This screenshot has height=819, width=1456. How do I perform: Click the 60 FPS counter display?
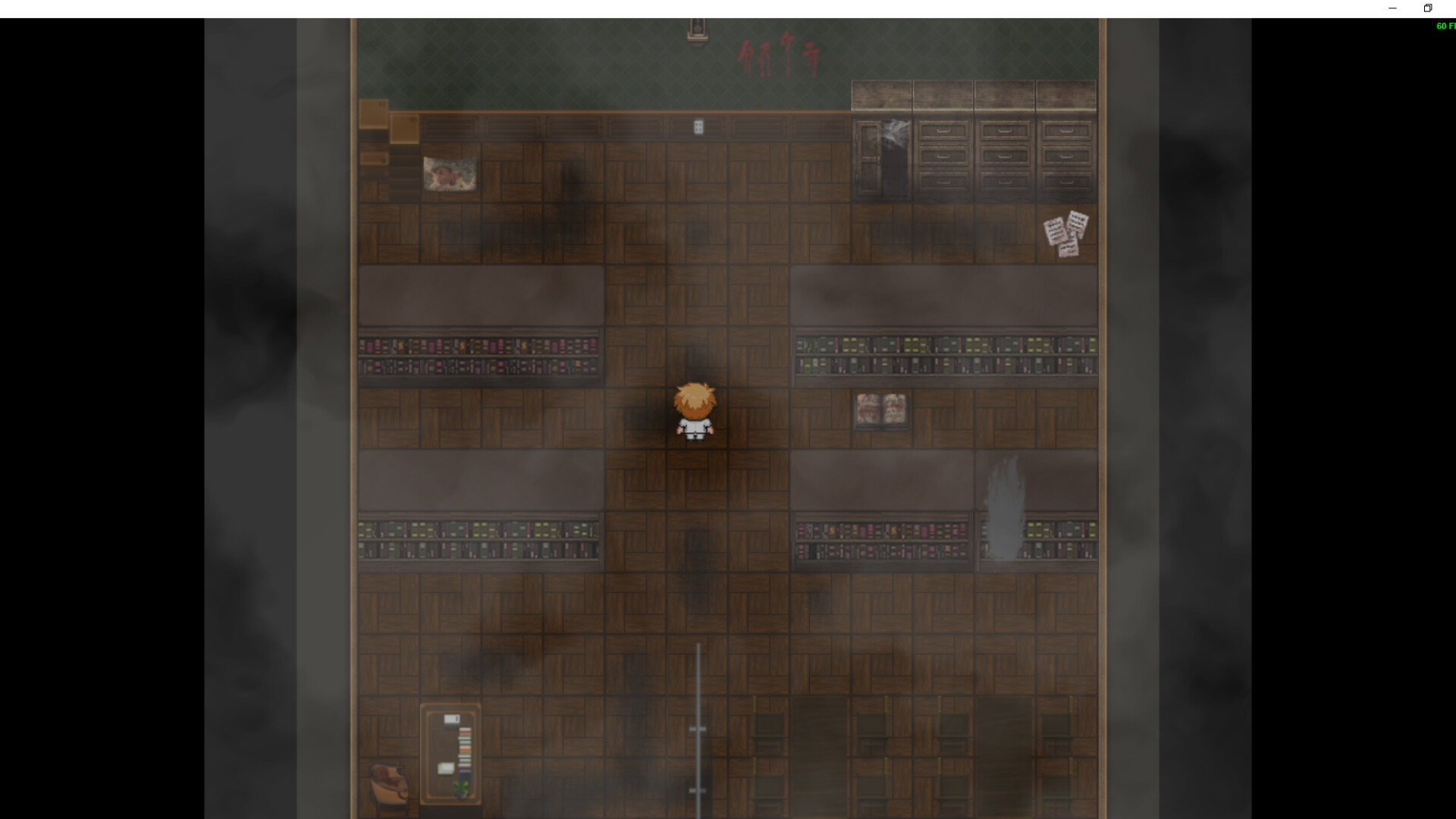pyautogui.click(x=1444, y=26)
